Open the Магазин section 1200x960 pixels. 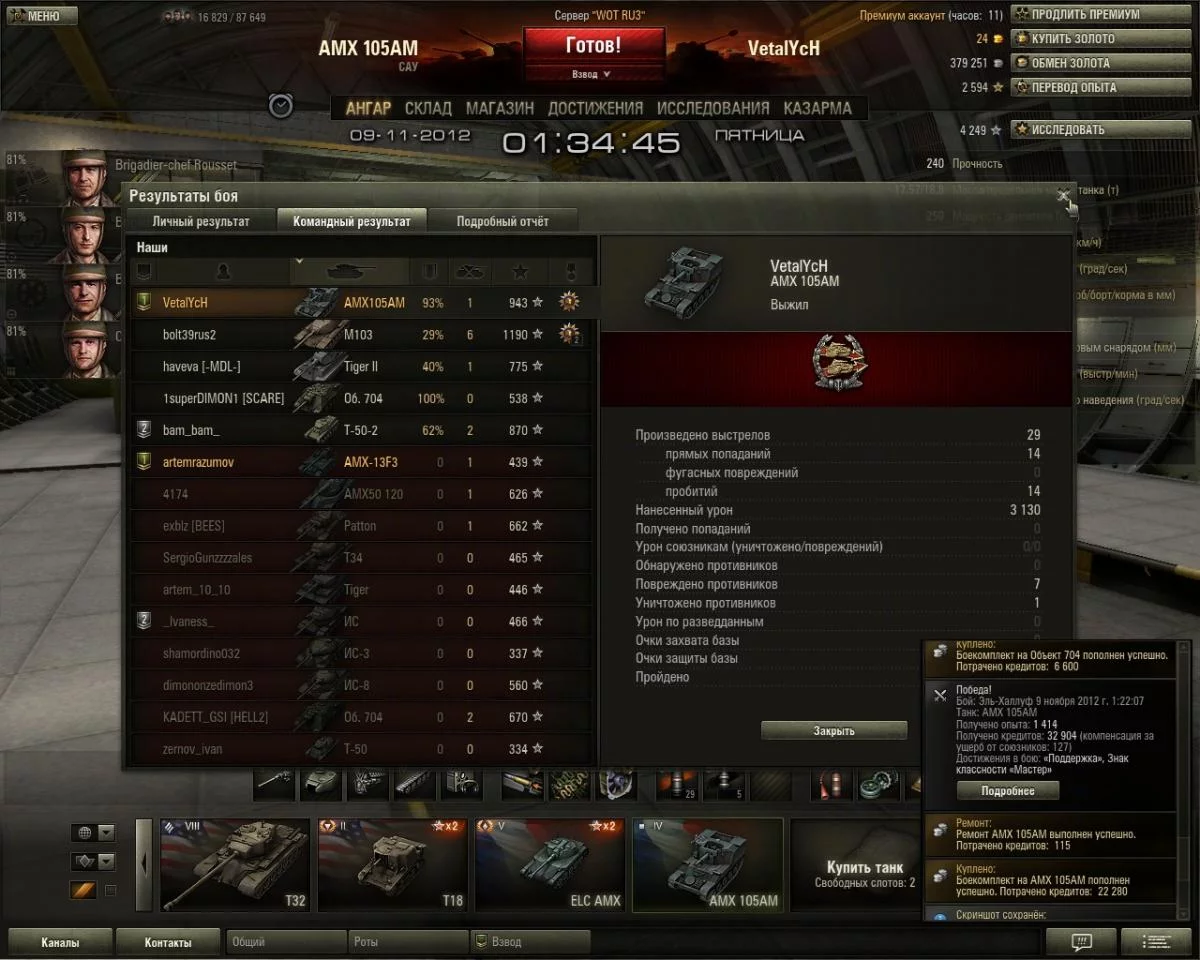pyautogui.click(x=499, y=108)
